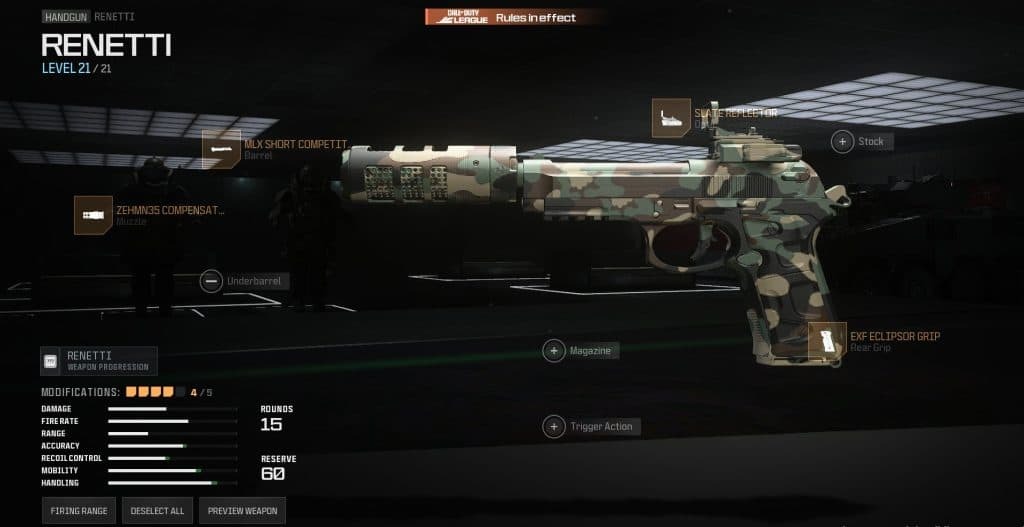
Task: Click the Call of Duty League rules banner
Action: click(514, 17)
